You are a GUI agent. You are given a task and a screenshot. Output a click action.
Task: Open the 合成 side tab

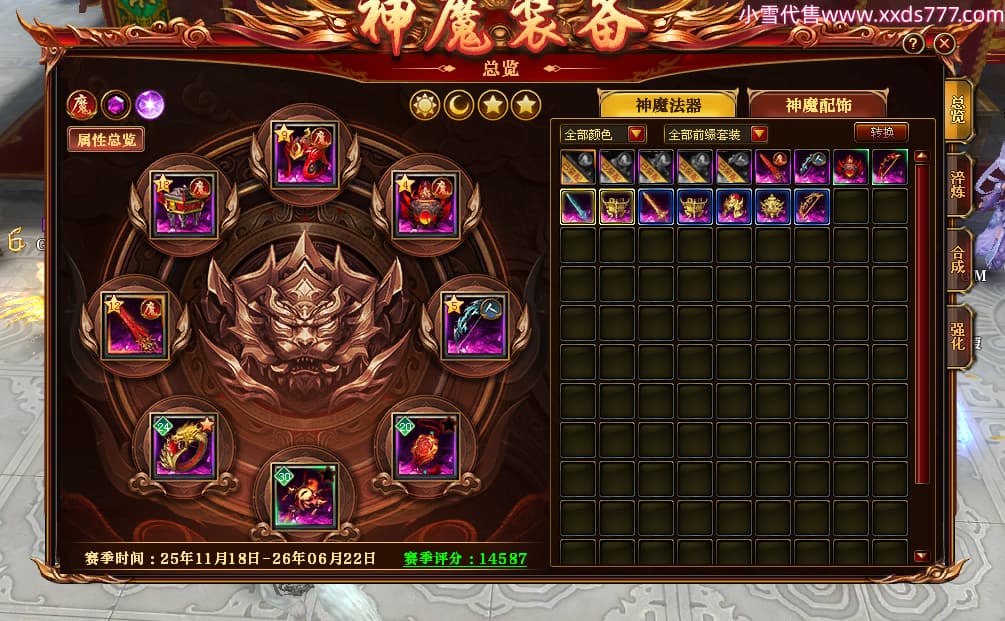tap(958, 259)
